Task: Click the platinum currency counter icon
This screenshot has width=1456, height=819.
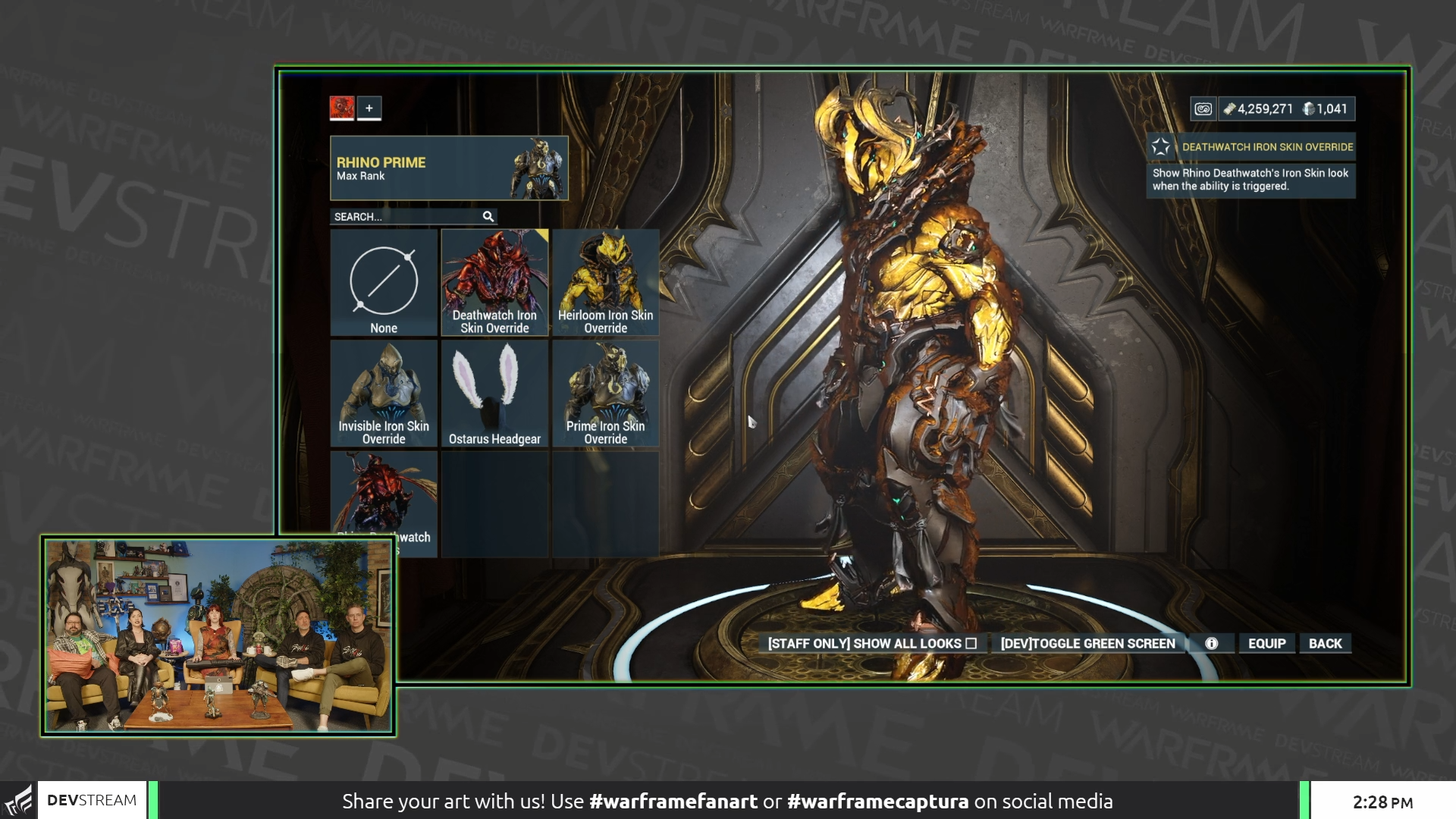Action: (x=1310, y=109)
